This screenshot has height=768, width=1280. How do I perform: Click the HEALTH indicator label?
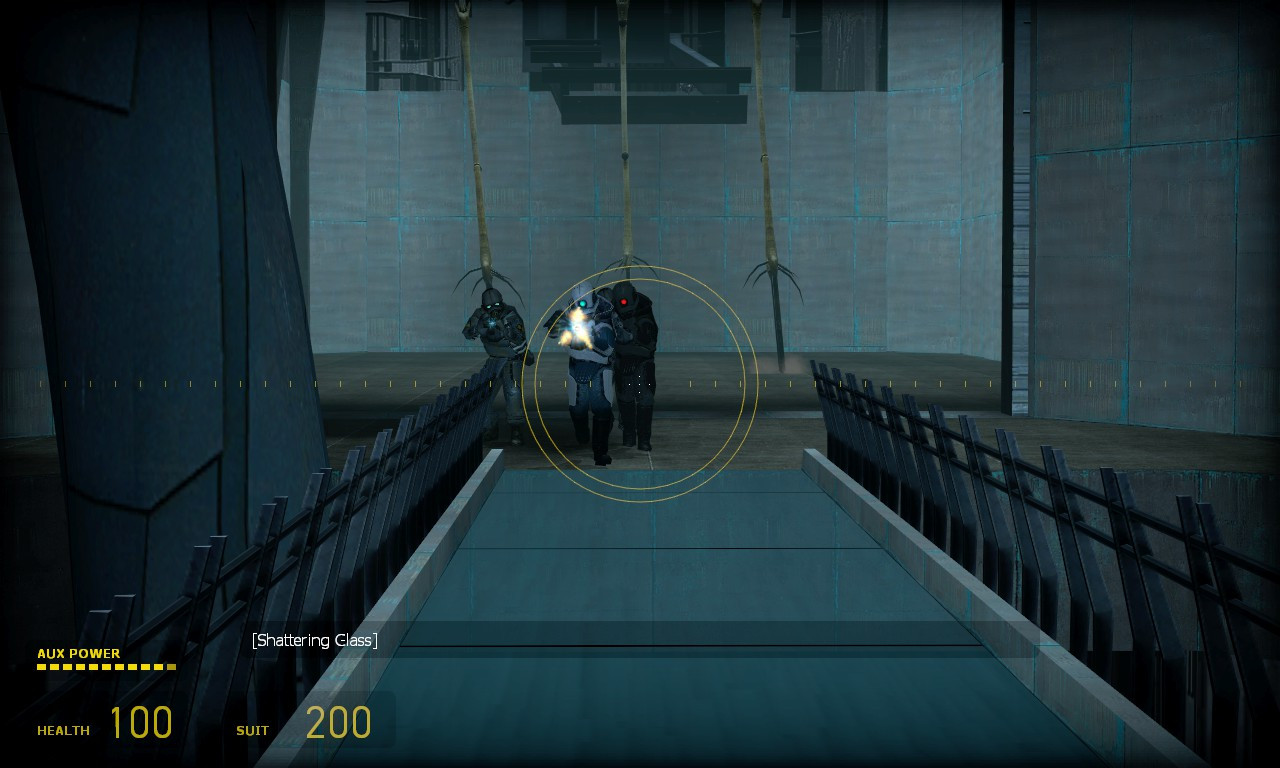[x=63, y=731]
